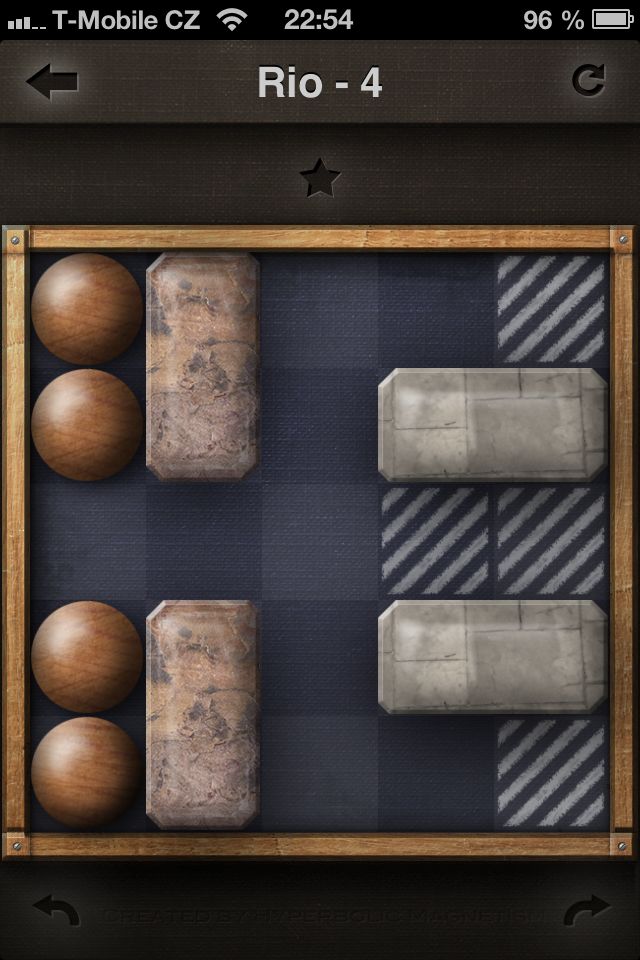Image resolution: width=640 pixels, height=960 pixels.
Task: Restart the level with the reload icon
Action: pyautogui.click(x=588, y=81)
